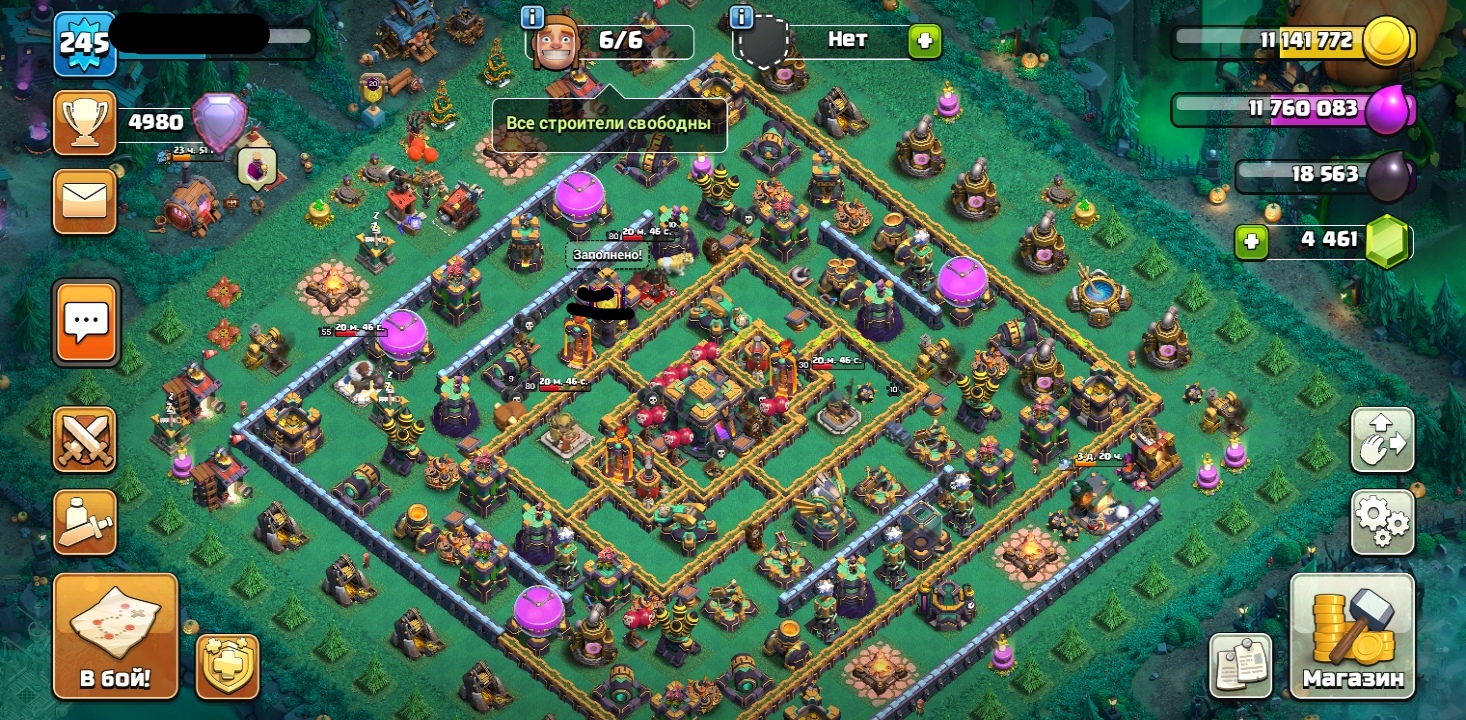Open the attack map with the В бой! button

(115, 635)
